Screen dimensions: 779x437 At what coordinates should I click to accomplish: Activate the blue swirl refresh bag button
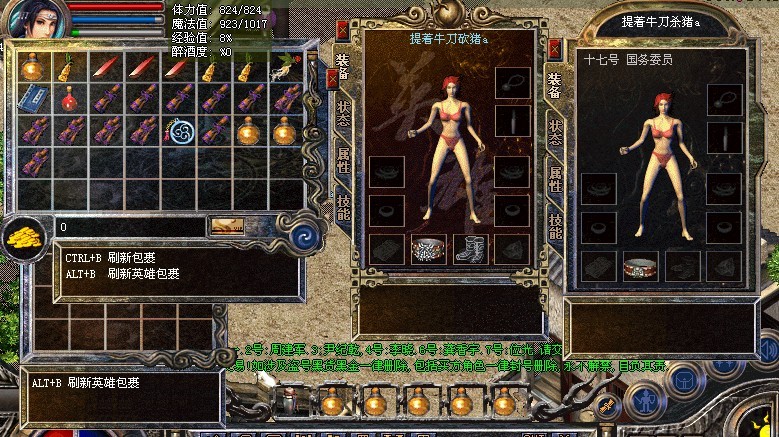coord(305,238)
